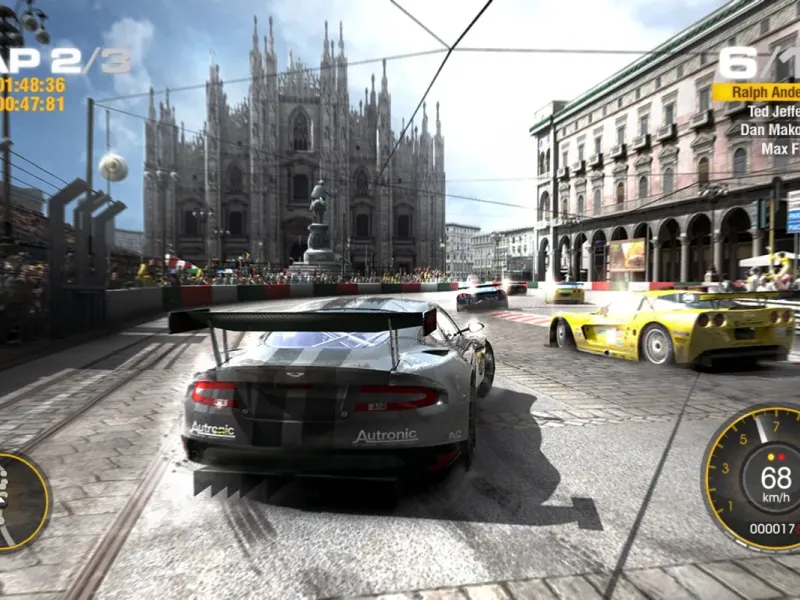Click the circular track minimap
The height and width of the screenshot is (600, 800).
click(x=20, y=501)
